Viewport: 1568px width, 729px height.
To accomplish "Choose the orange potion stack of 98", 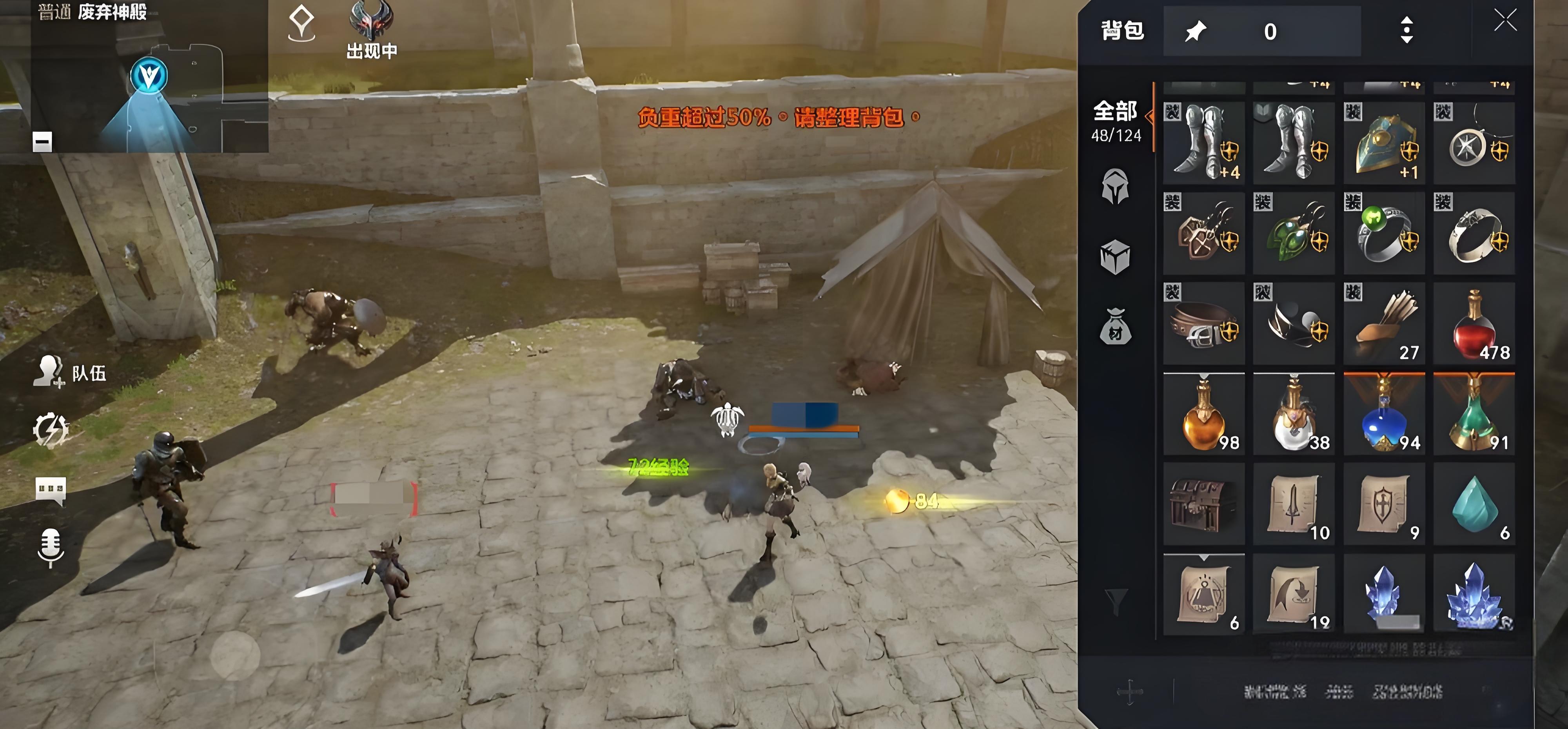I will [x=1203, y=414].
